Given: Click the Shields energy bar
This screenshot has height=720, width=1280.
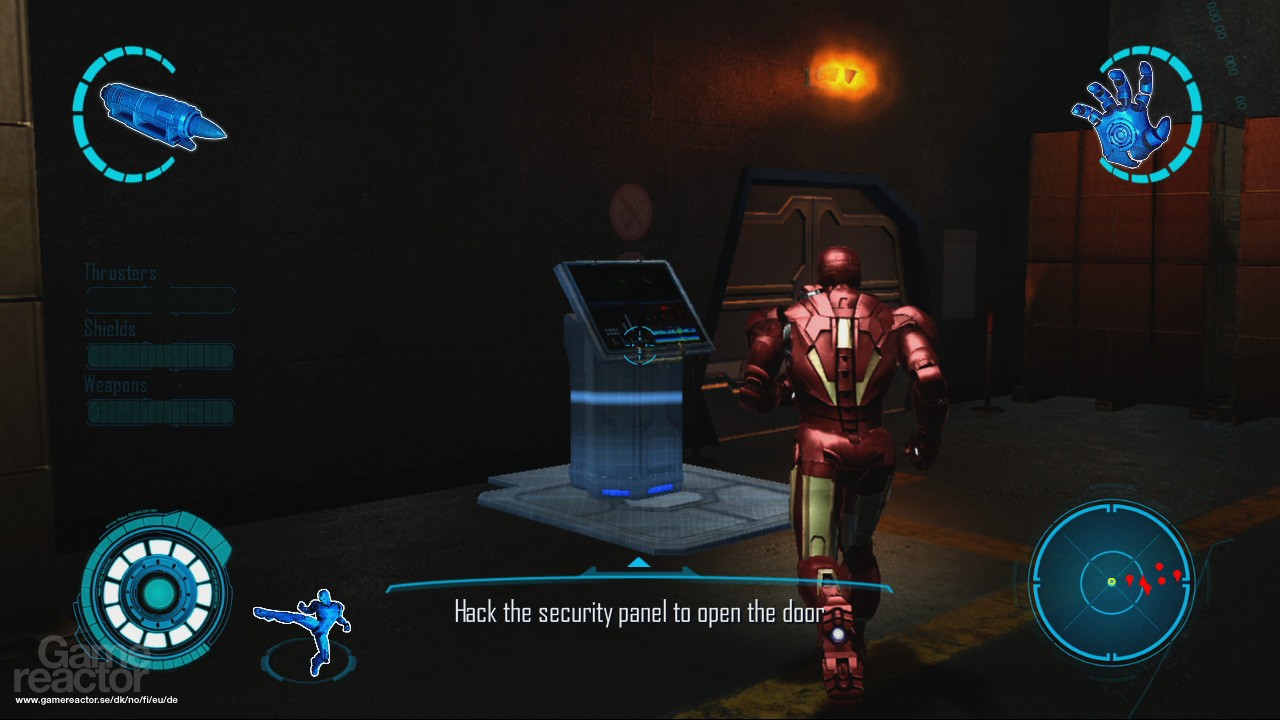Looking at the screenshot, I should coord(160,356).
